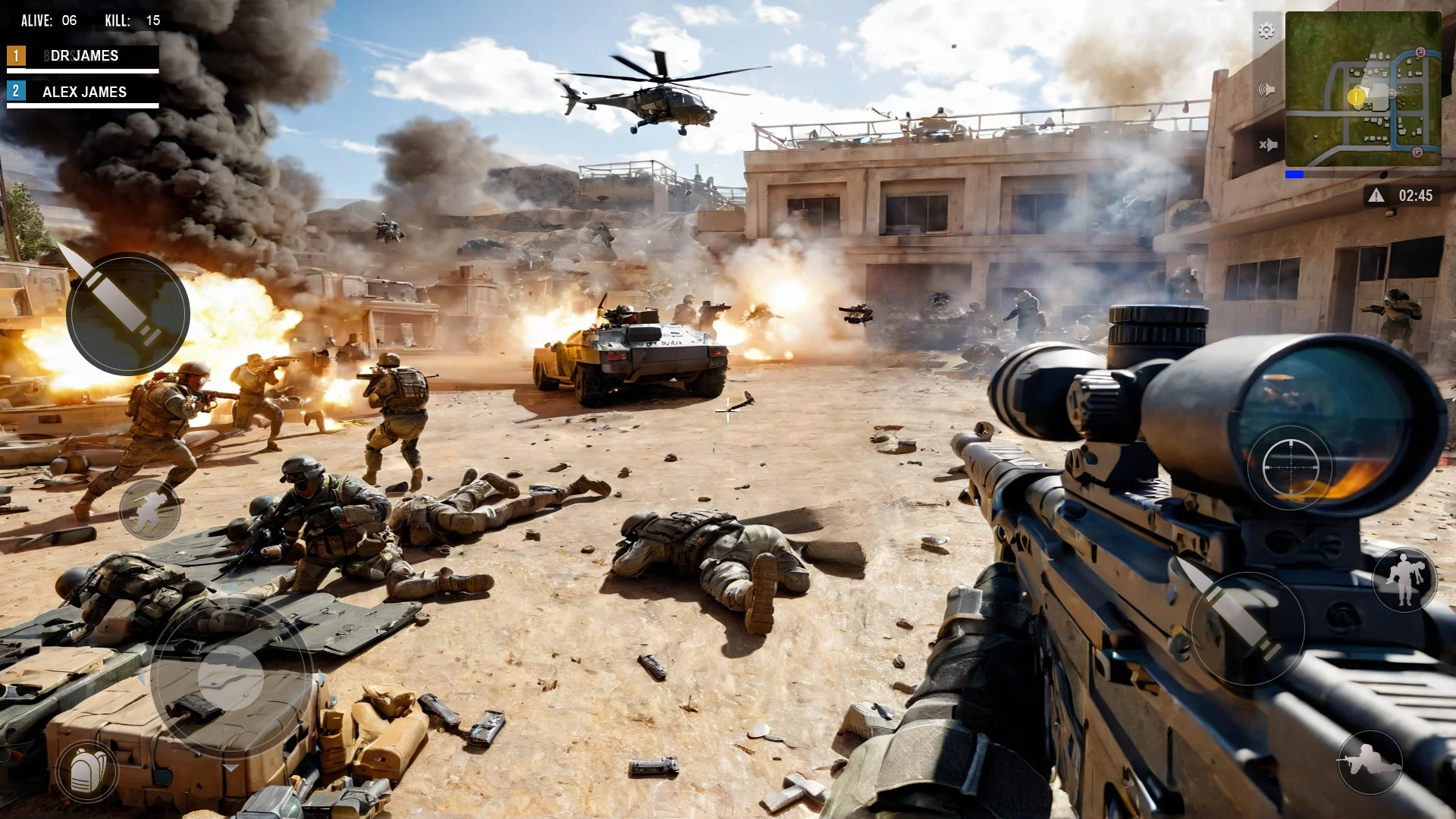Tap the KILL counter display
The height and width of the screenshot is (819, 1456).
click(x=131, y=21)
